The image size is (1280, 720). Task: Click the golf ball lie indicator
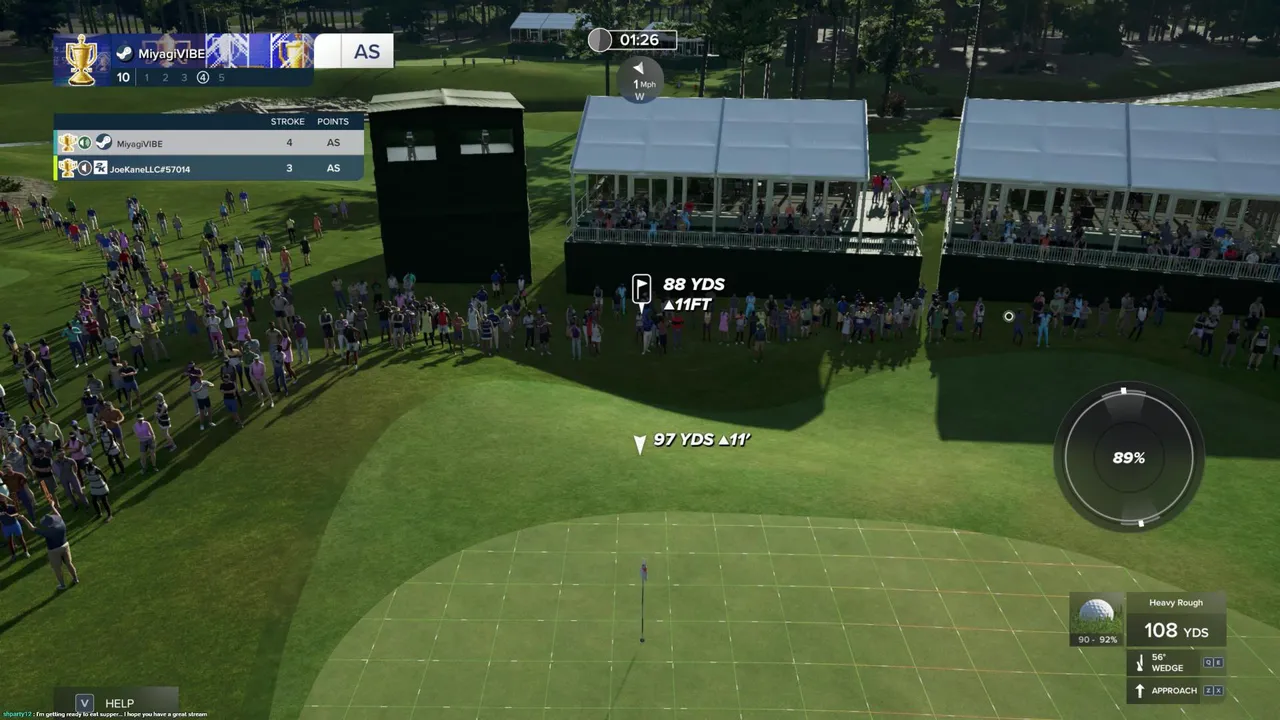pos(1097,619)
